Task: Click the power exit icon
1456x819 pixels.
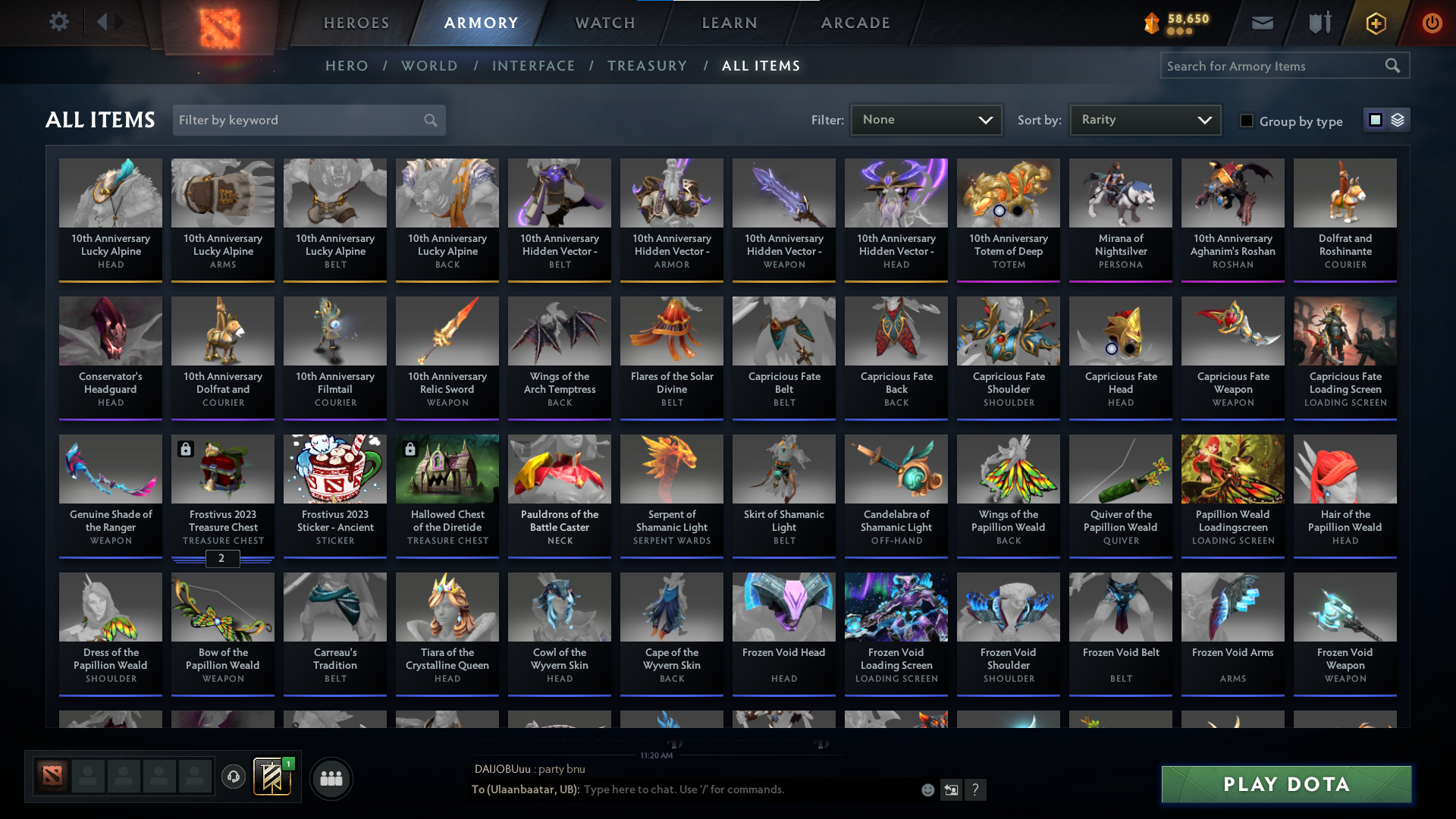Action: 1432,24
